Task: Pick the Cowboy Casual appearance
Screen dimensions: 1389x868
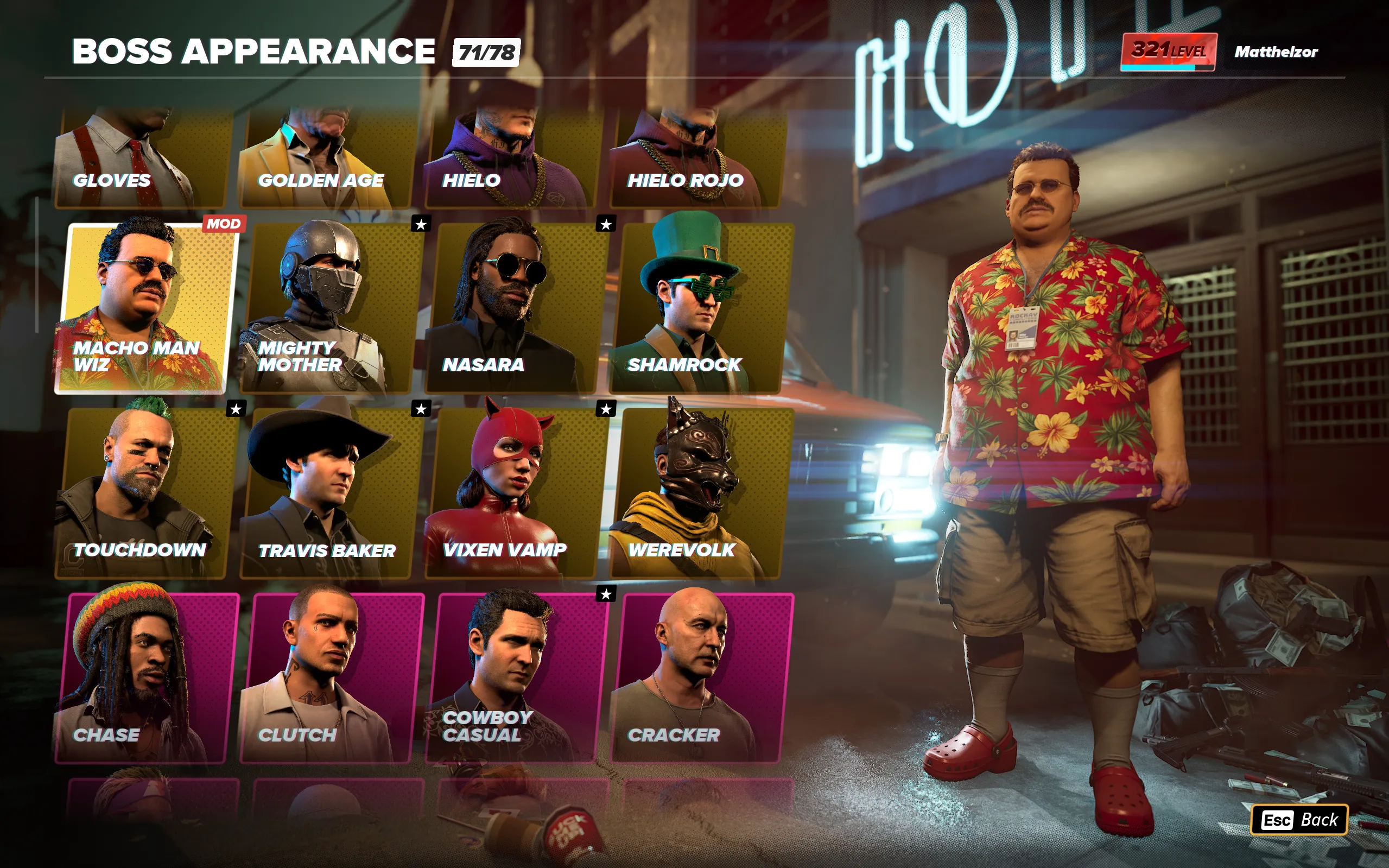Action: pyautogui.click(x=517, y=678)
